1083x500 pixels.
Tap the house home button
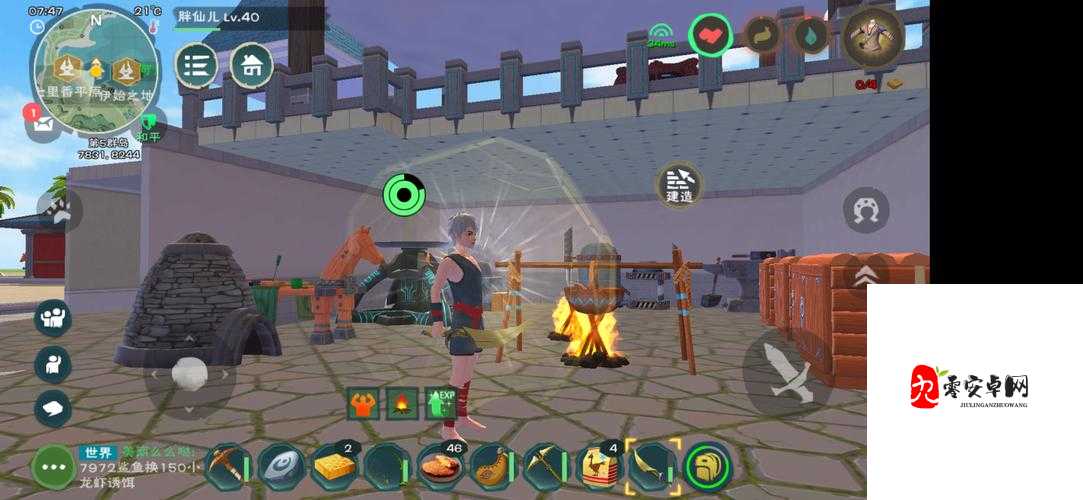pyautogui.click(x=252, y=66)
